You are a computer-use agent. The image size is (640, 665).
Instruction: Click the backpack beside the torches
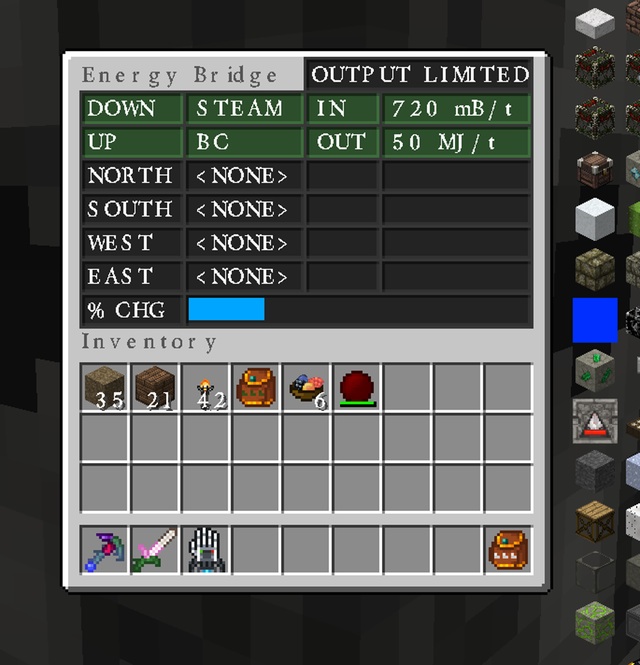(x=256, y=387)
